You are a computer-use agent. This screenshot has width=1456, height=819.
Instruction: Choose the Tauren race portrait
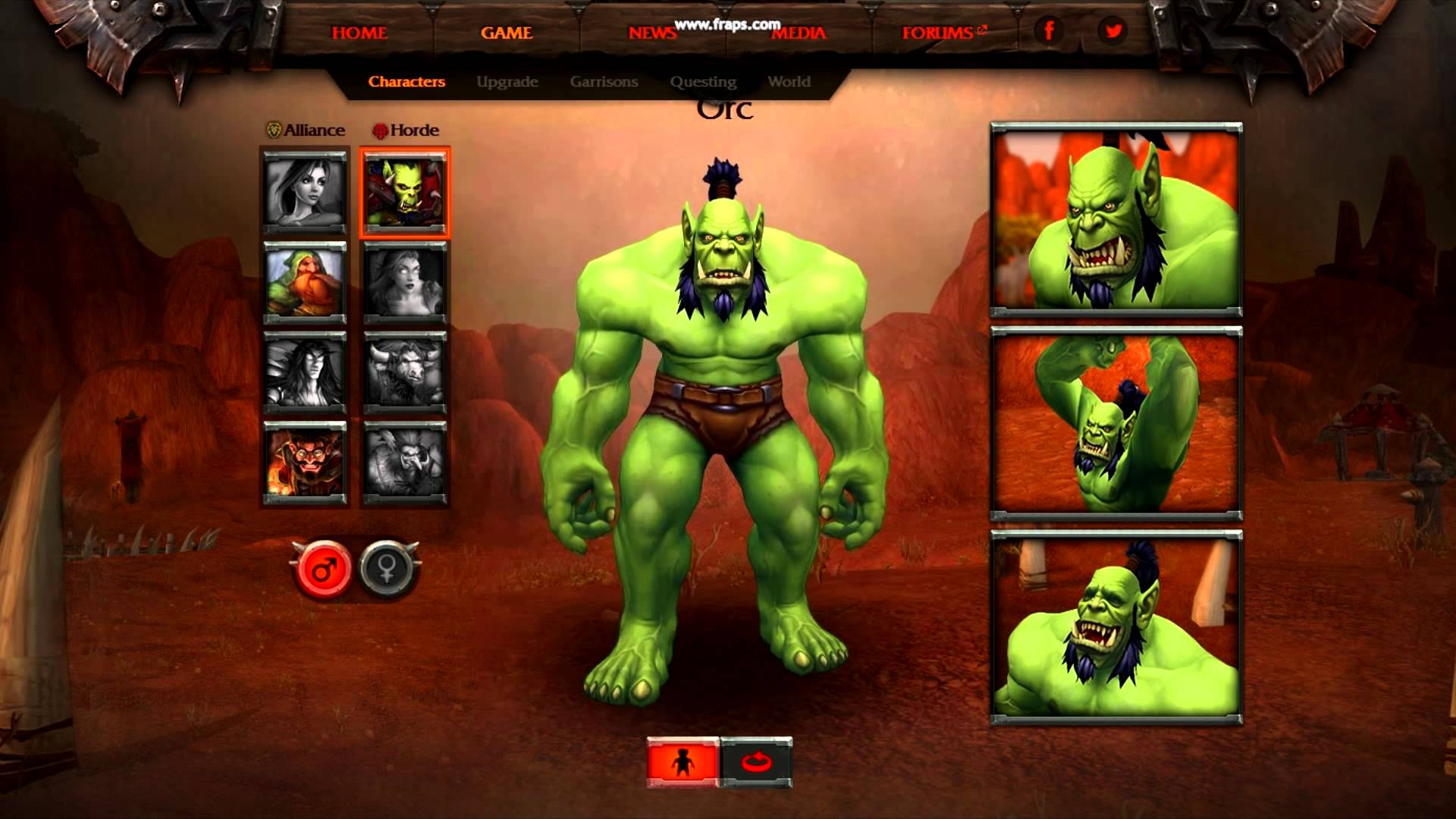point(405,372)
